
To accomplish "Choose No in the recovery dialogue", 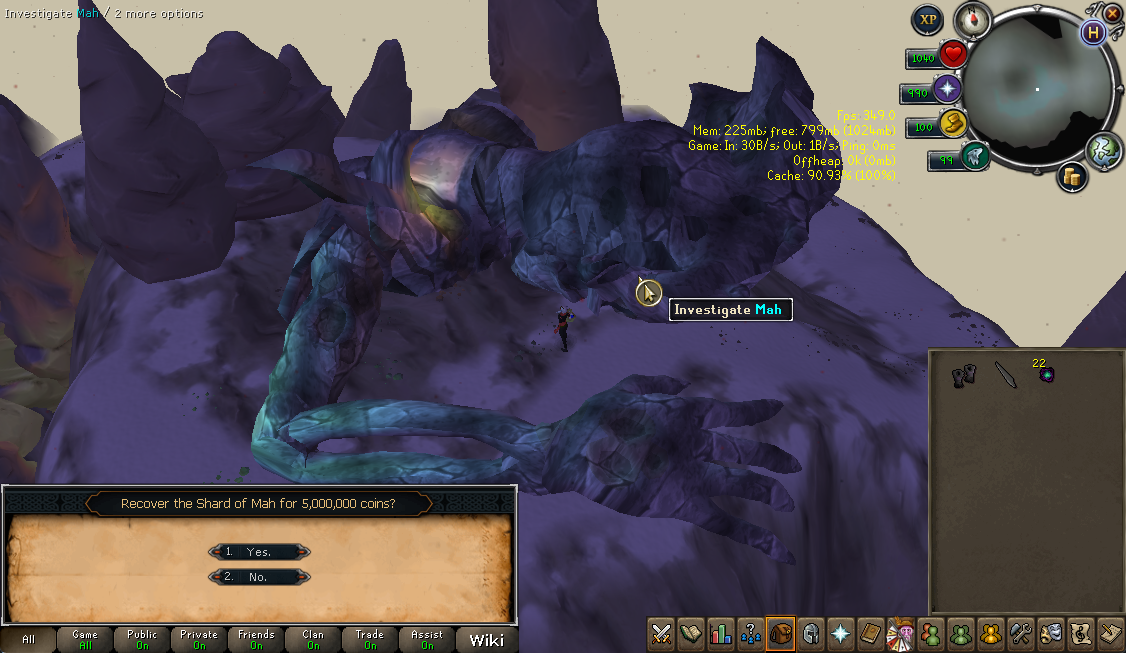I will [259, 577].
